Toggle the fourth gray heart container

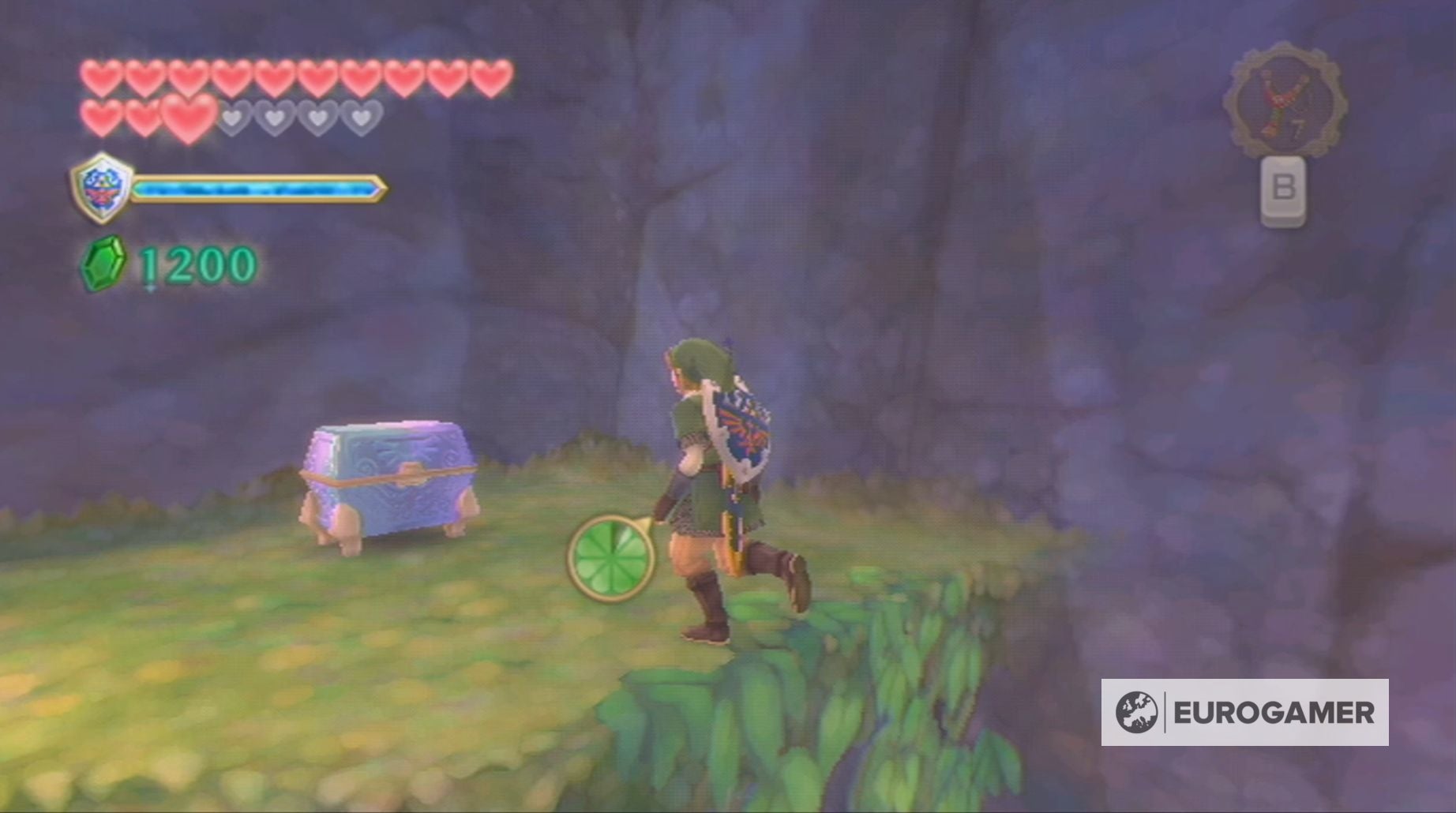tap(362, 118)
